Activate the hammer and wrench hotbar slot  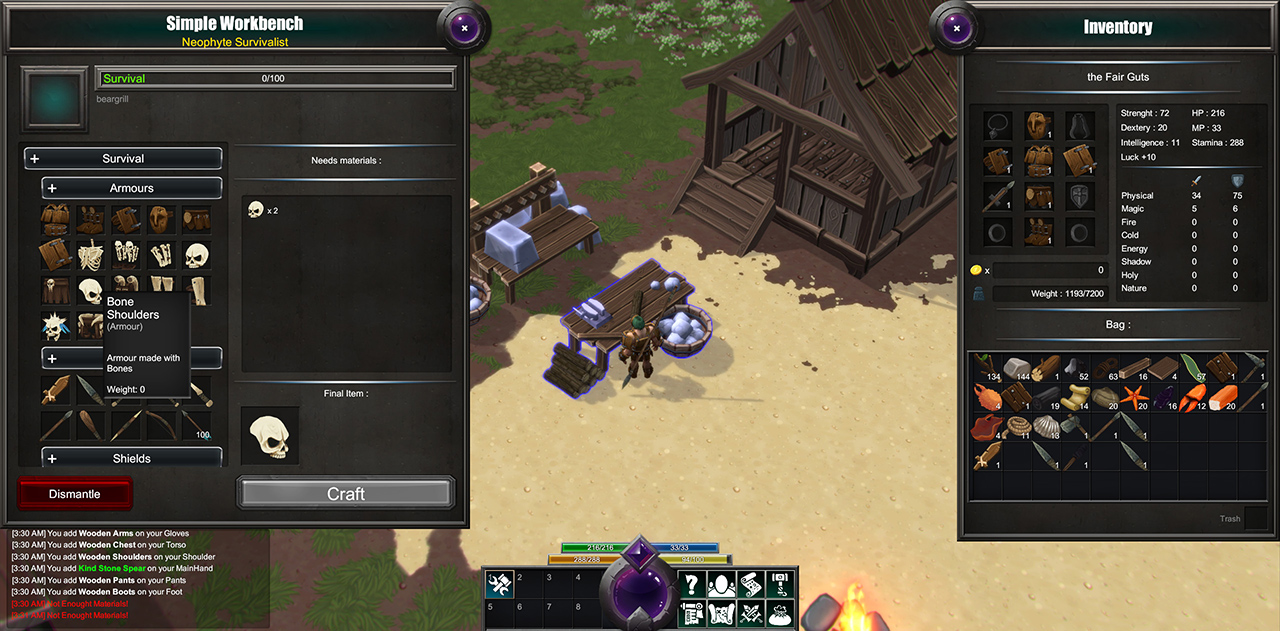499,585
